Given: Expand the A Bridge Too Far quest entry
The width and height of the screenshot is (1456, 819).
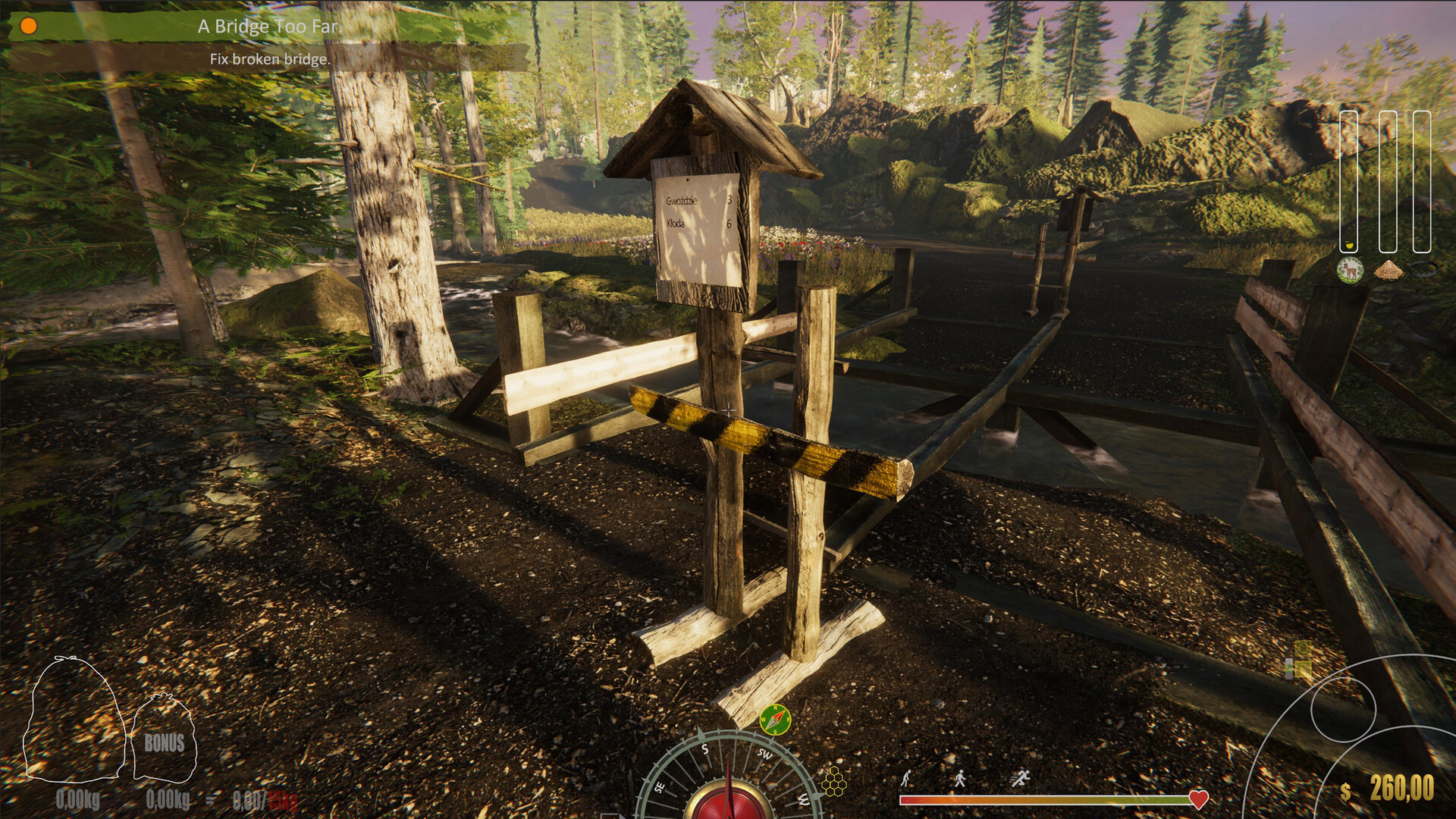Looking at the screenshot, I should (271, 25).
